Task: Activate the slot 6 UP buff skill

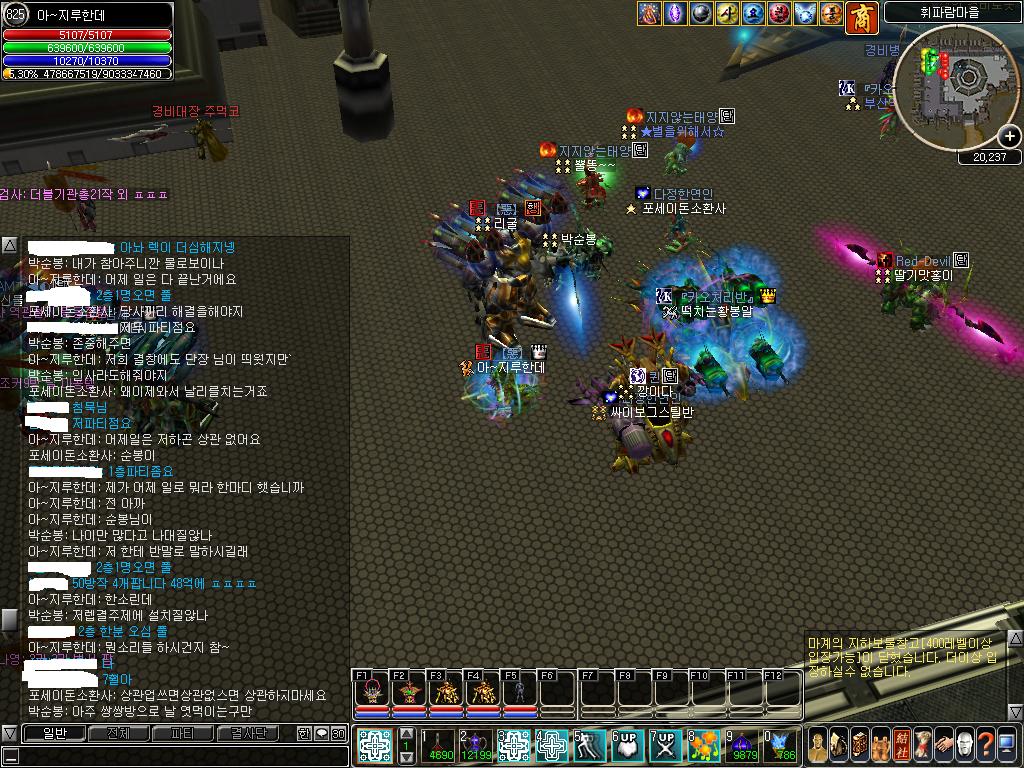Action: 627,745
